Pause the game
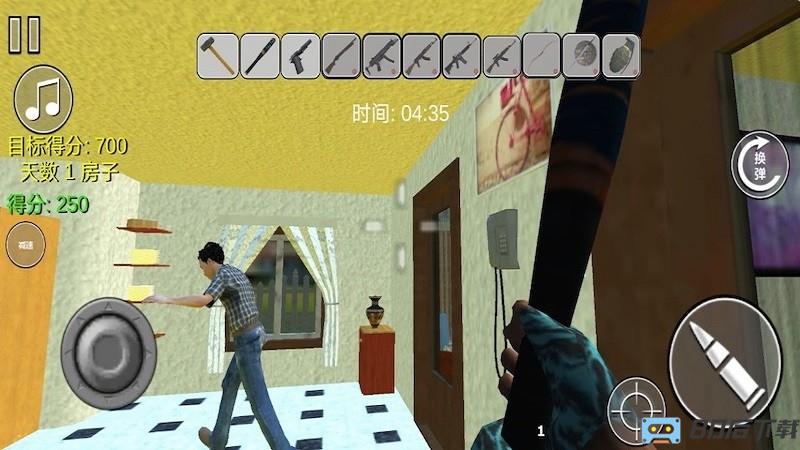 coord(24,34)
